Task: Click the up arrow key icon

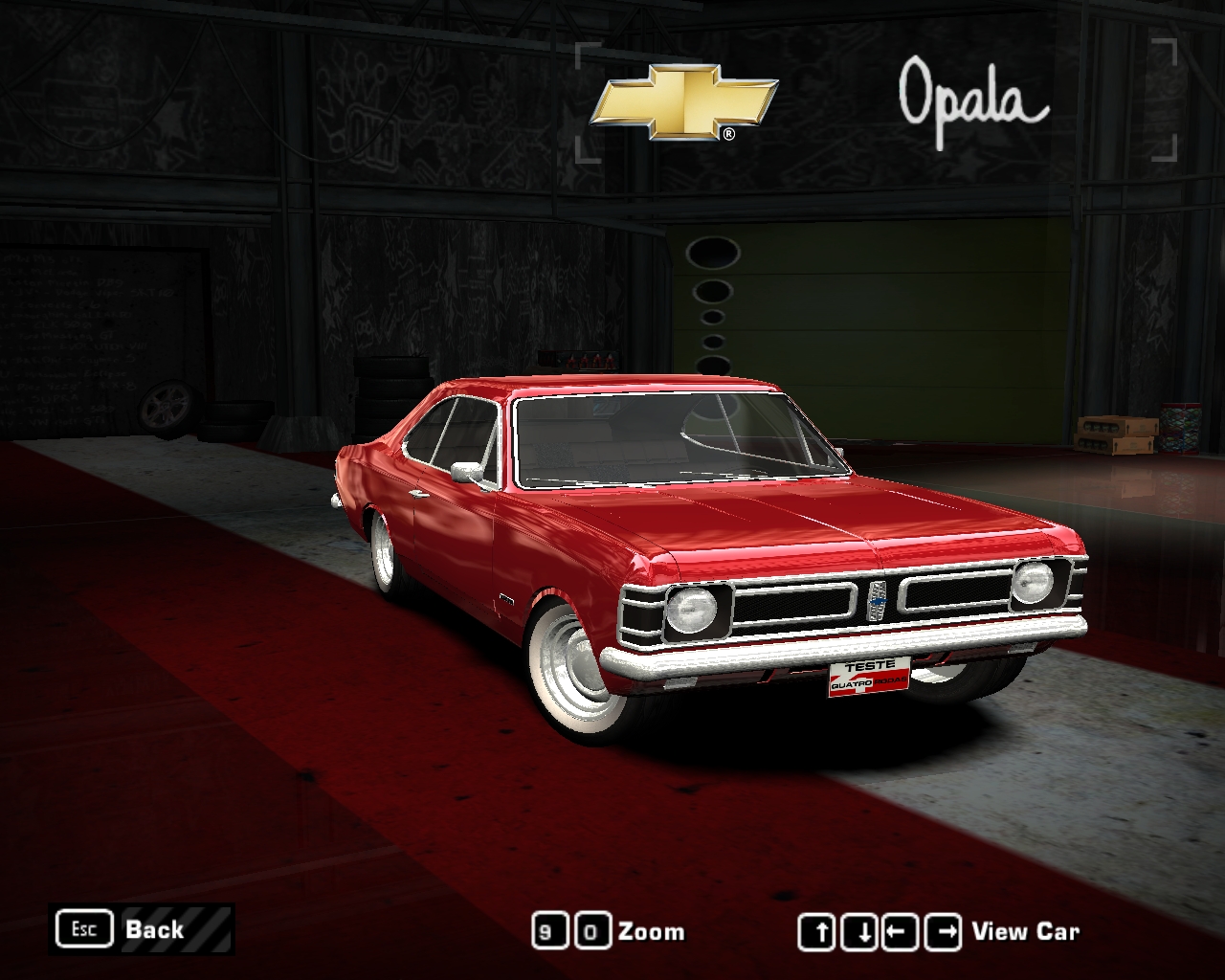Action: click(x=818, y=929)
